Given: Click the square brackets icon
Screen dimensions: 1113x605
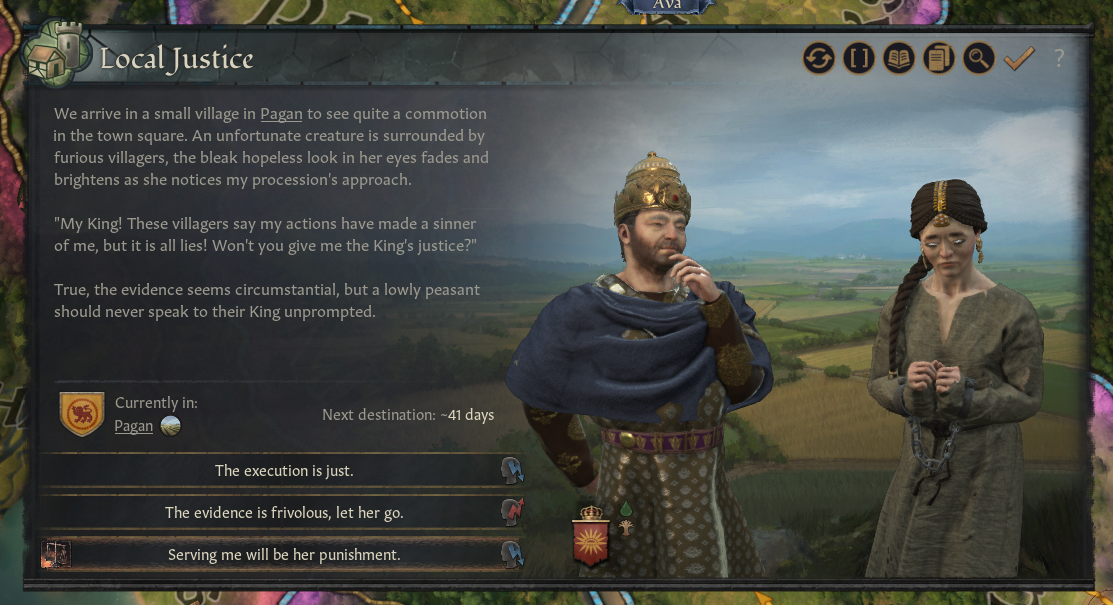Looking at the screenshot, I should click(x=859, y=59).
